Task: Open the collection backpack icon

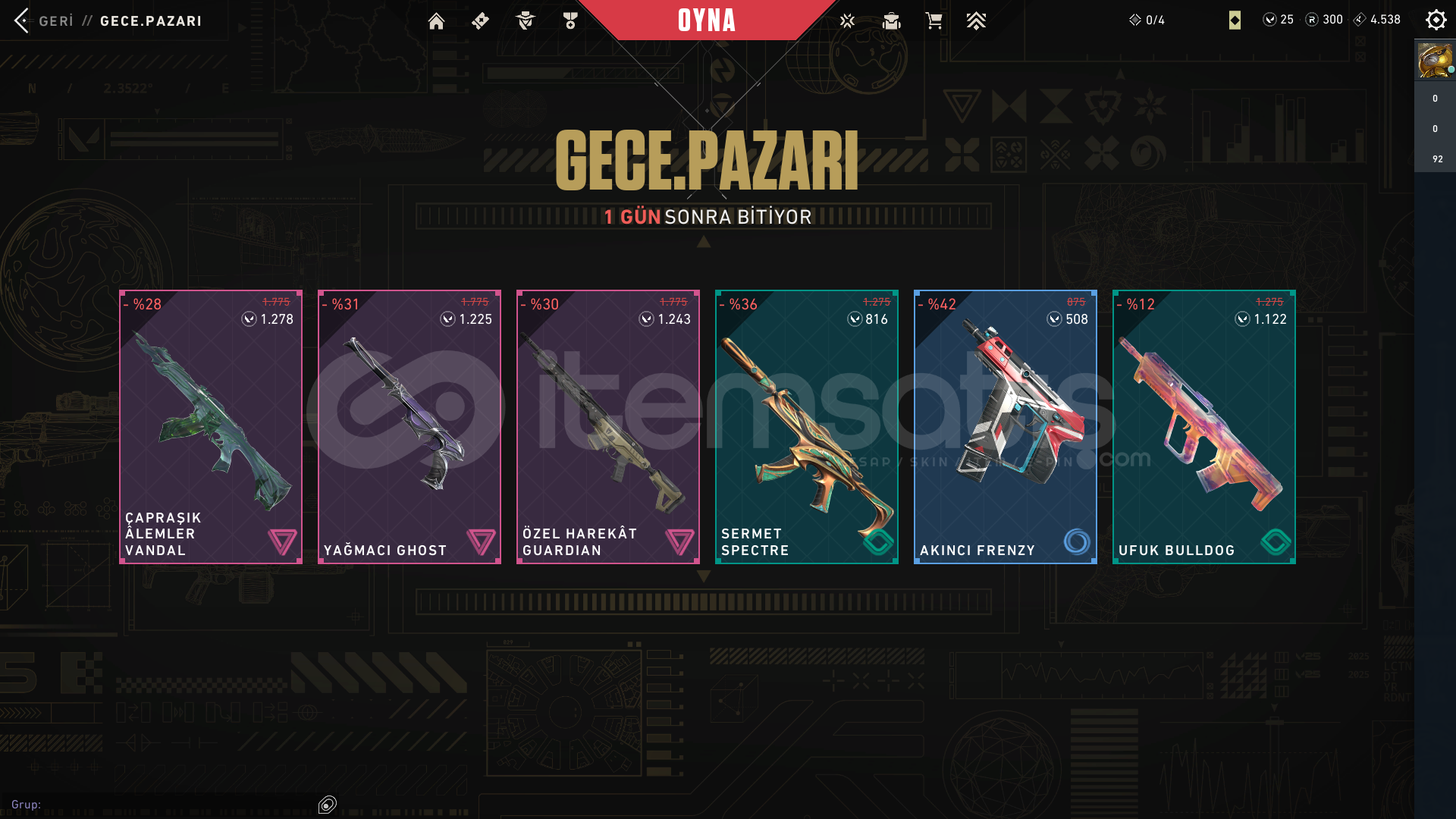Action: pyautogui.click(x=891, y=21)
